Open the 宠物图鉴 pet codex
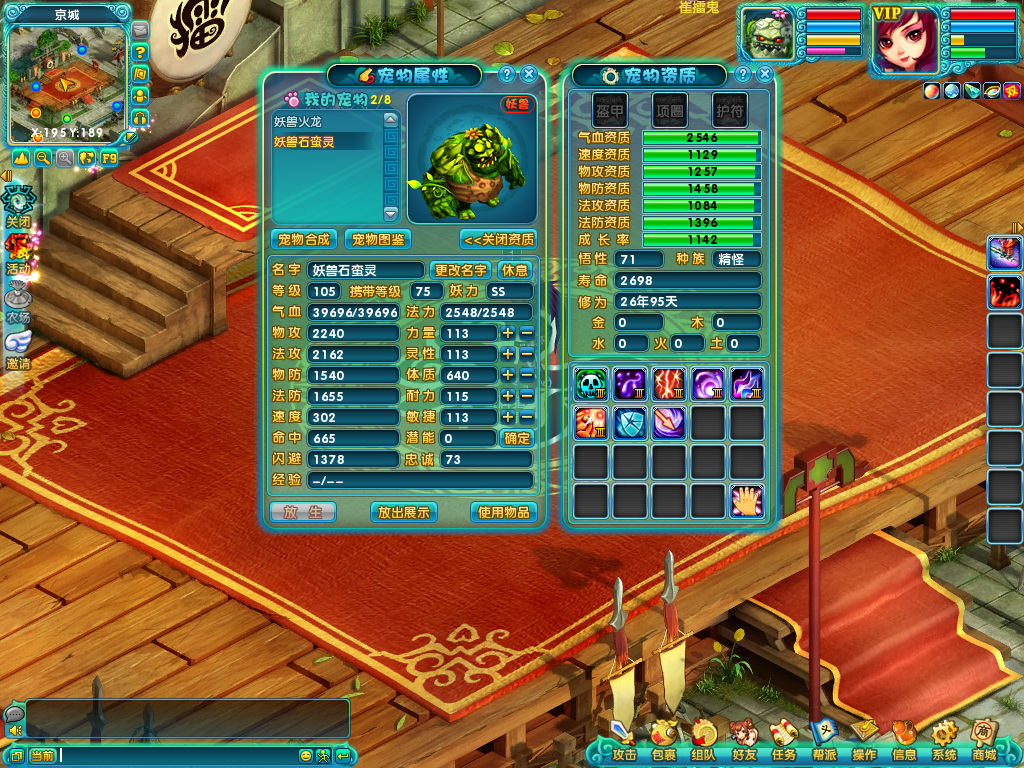Image resolution: width=1024 pixels, height=768 pixels. [x=378, y=240]
